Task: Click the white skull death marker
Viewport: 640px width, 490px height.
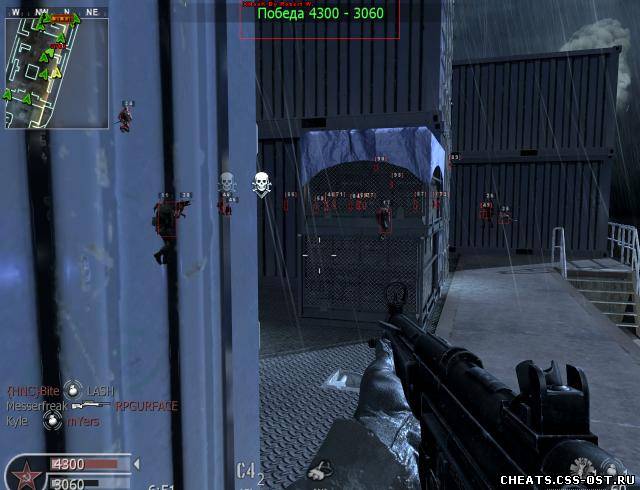Action: click(x=261, y=183)
